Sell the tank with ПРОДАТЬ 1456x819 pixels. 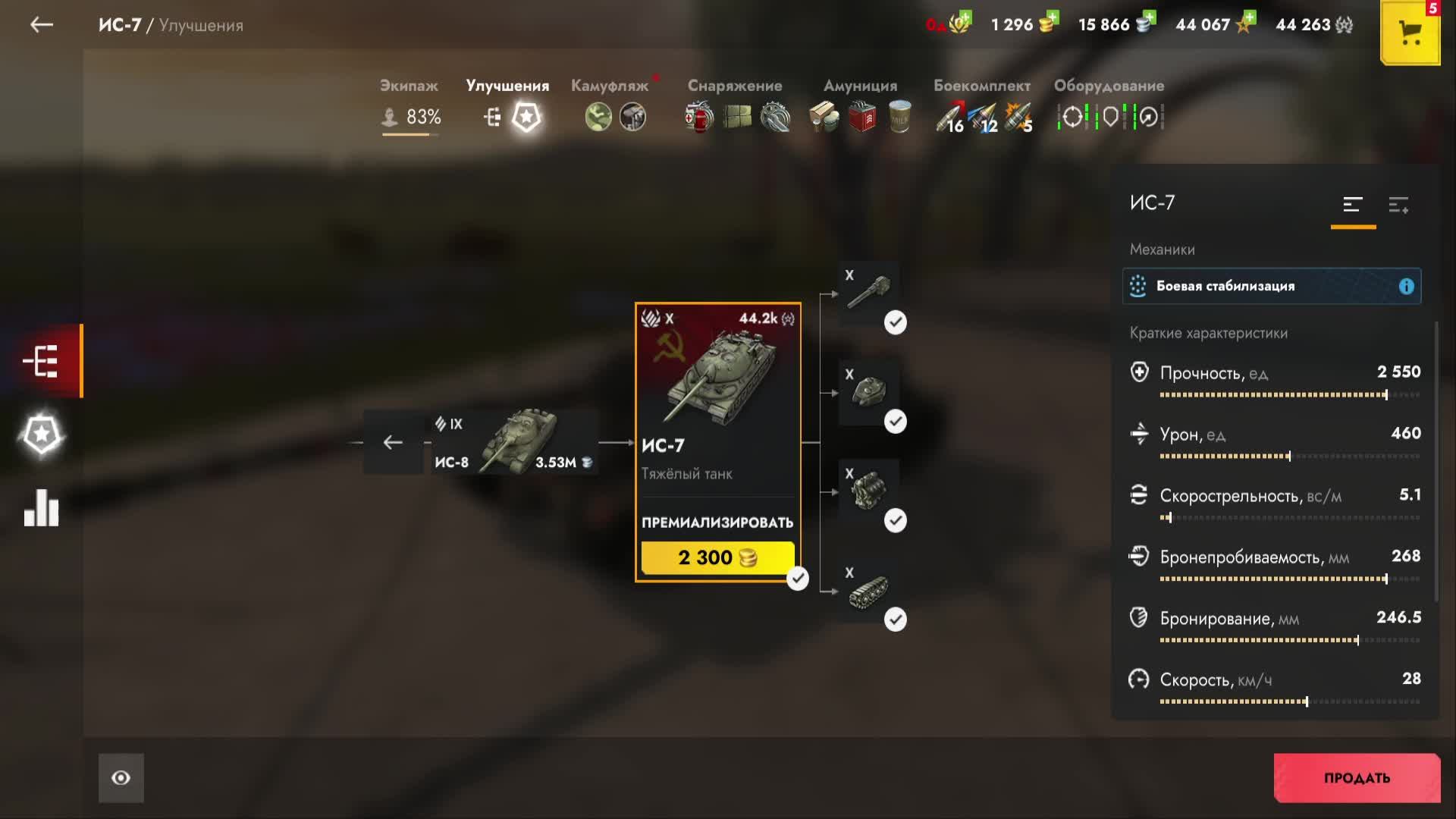tap(1357, 777)
